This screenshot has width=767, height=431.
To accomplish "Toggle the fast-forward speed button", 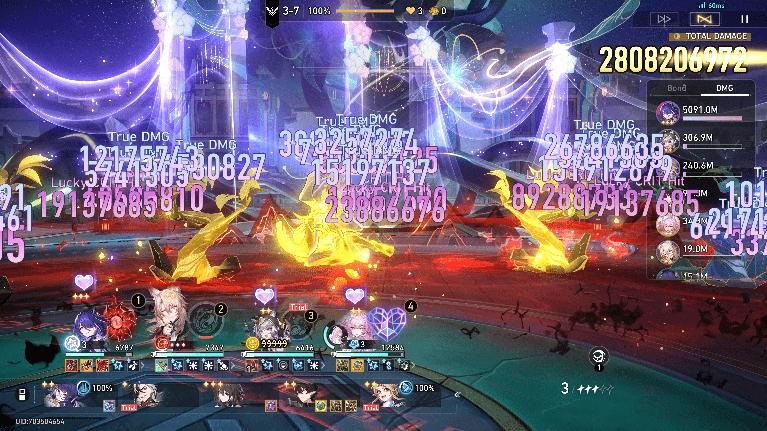I will (663, 19).
